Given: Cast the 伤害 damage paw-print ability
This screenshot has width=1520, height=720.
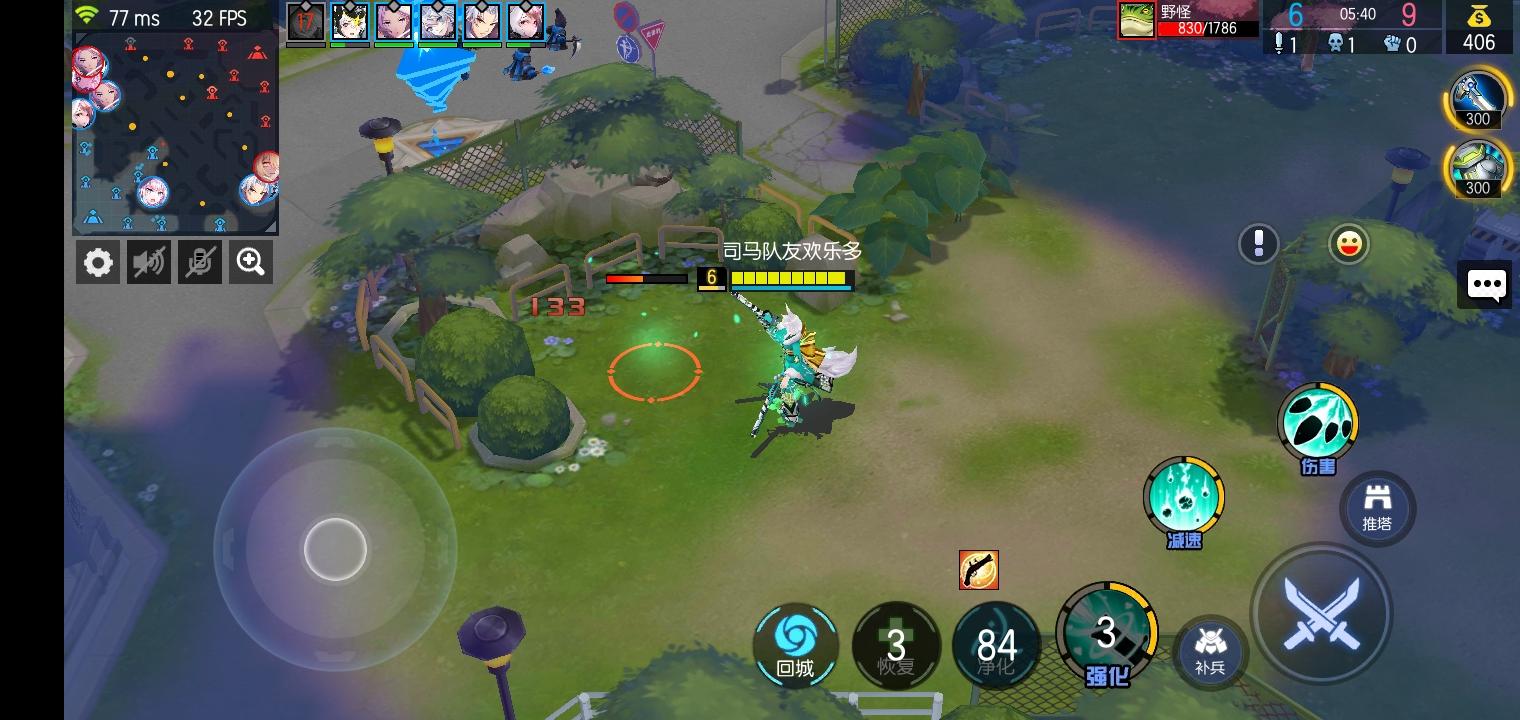Looking at the screenshot, I should (1318, 422).
